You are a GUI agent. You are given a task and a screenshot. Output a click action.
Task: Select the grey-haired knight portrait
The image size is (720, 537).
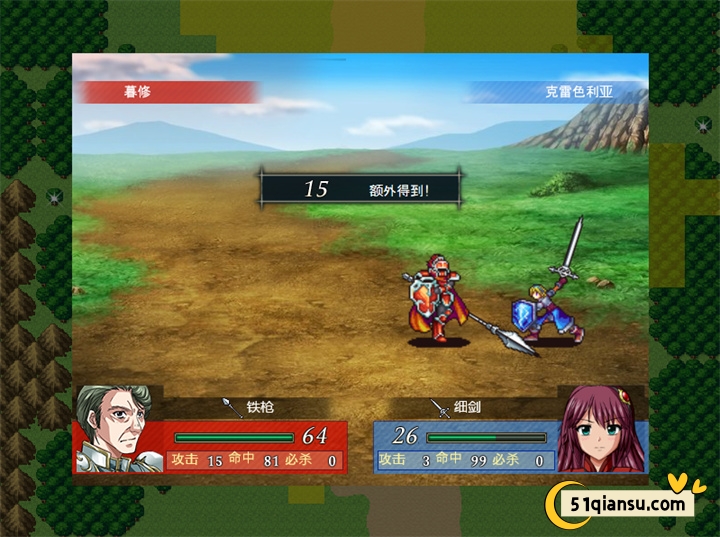click(x=118, y=430)
